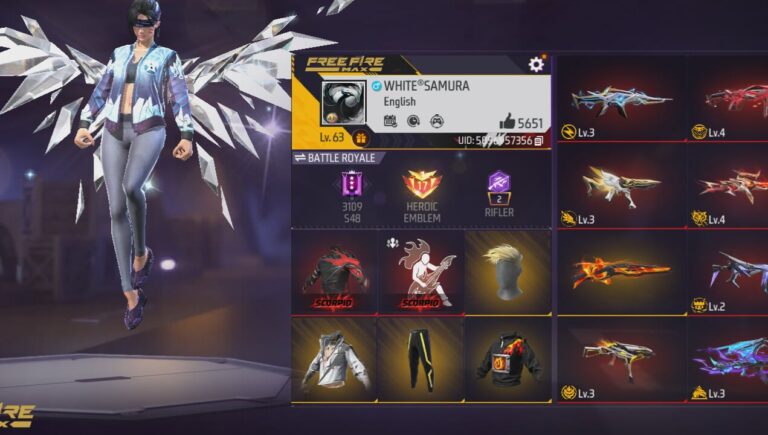Copy the player UID
Viewport: 768px width, 435px height.
539,141
